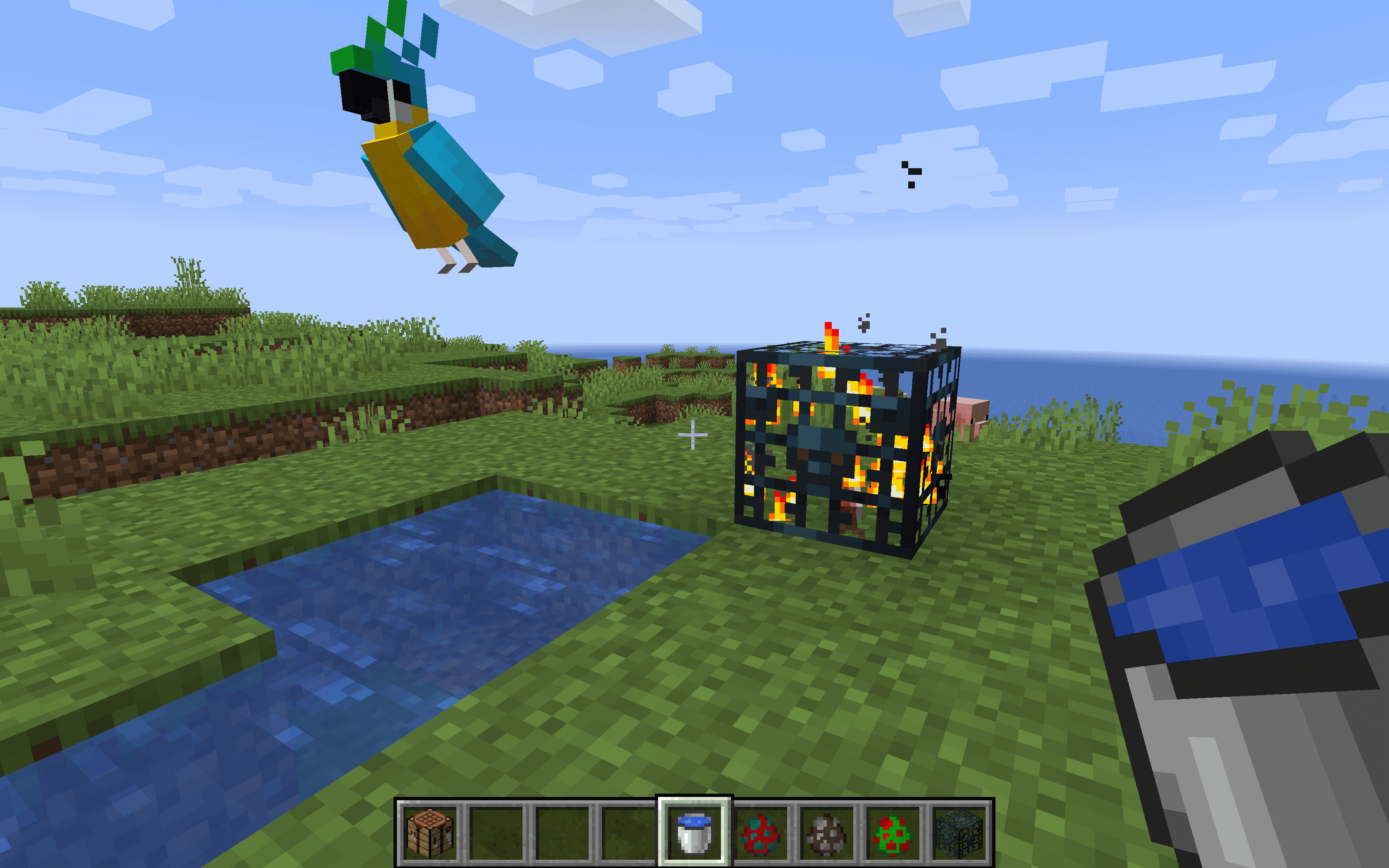The image size is (1389, 868).
Task: Choose the red and teal spawn egg
Action: point(760,833)
